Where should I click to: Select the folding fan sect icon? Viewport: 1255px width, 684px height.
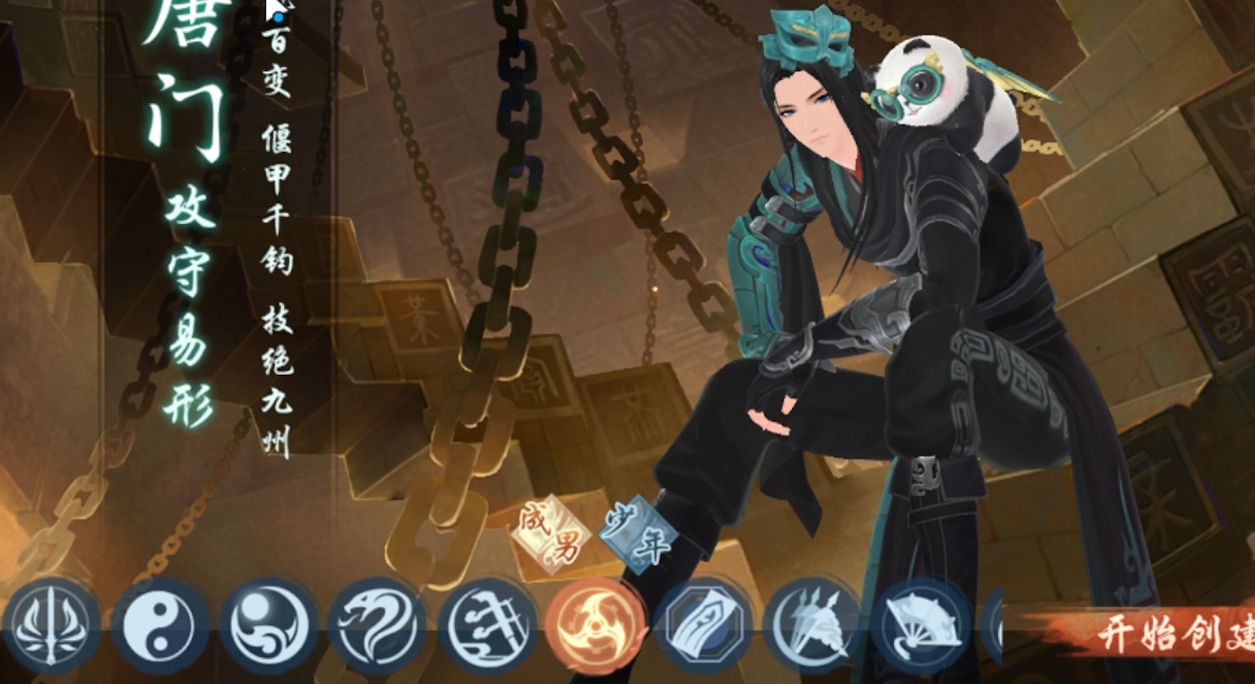tap(921, 626)
